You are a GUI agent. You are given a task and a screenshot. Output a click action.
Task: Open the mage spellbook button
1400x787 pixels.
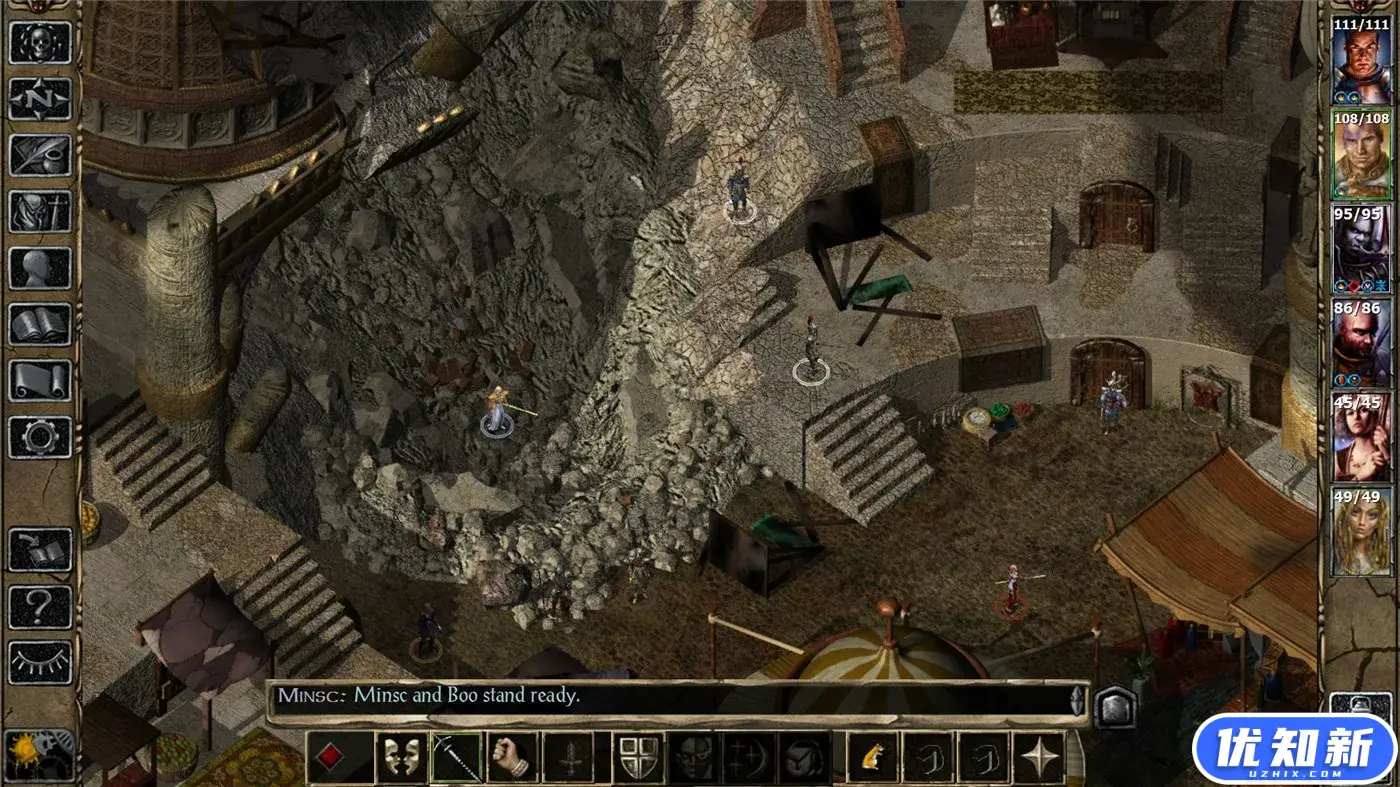40,324
